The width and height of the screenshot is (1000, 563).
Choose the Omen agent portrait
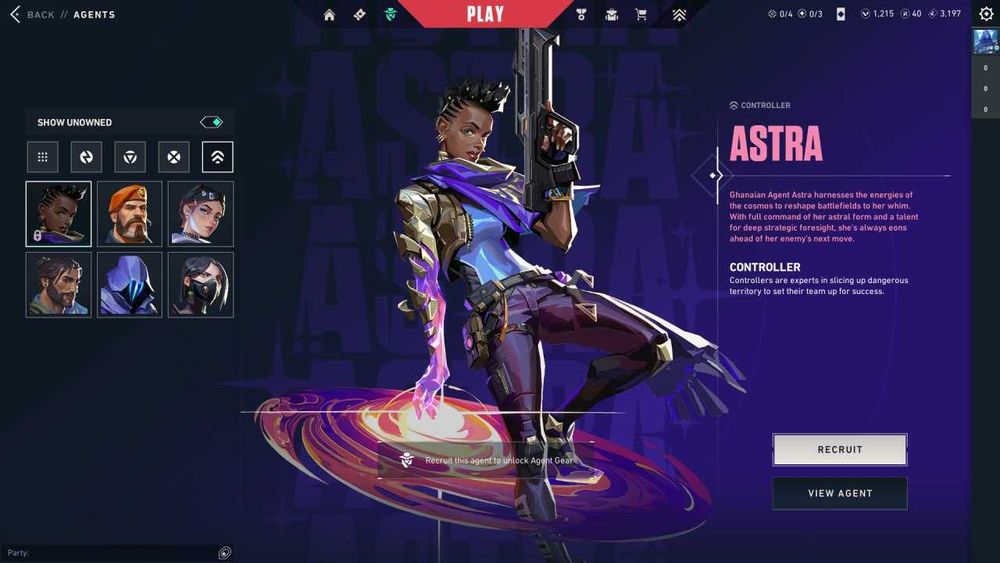129,284
